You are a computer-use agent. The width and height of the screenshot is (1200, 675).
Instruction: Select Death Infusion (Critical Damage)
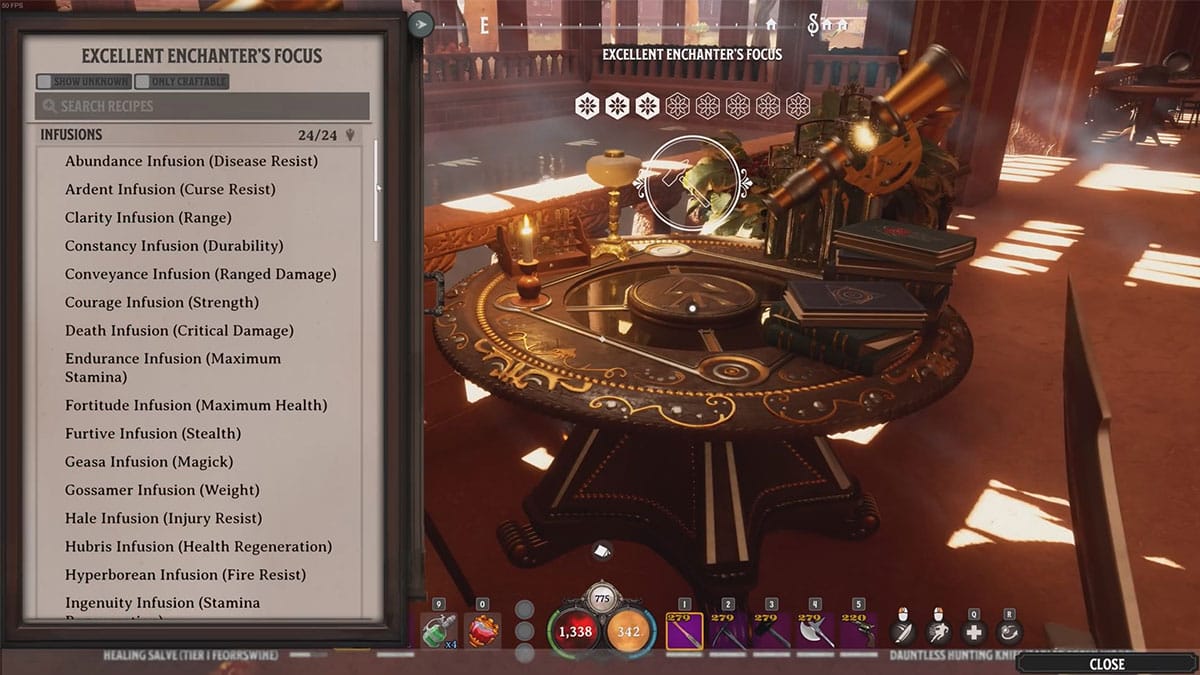179,330
